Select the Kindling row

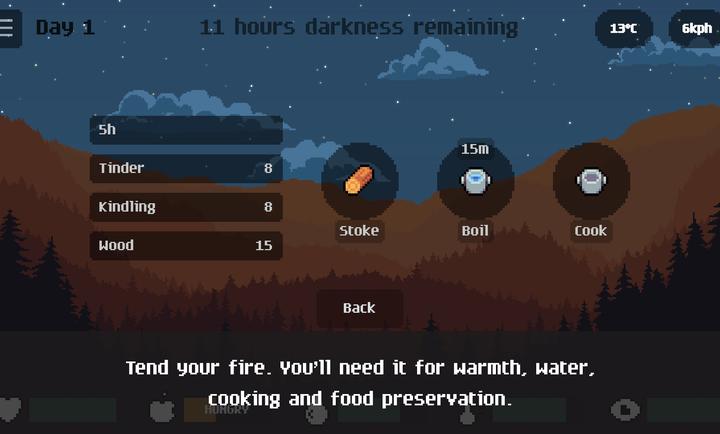185,207
